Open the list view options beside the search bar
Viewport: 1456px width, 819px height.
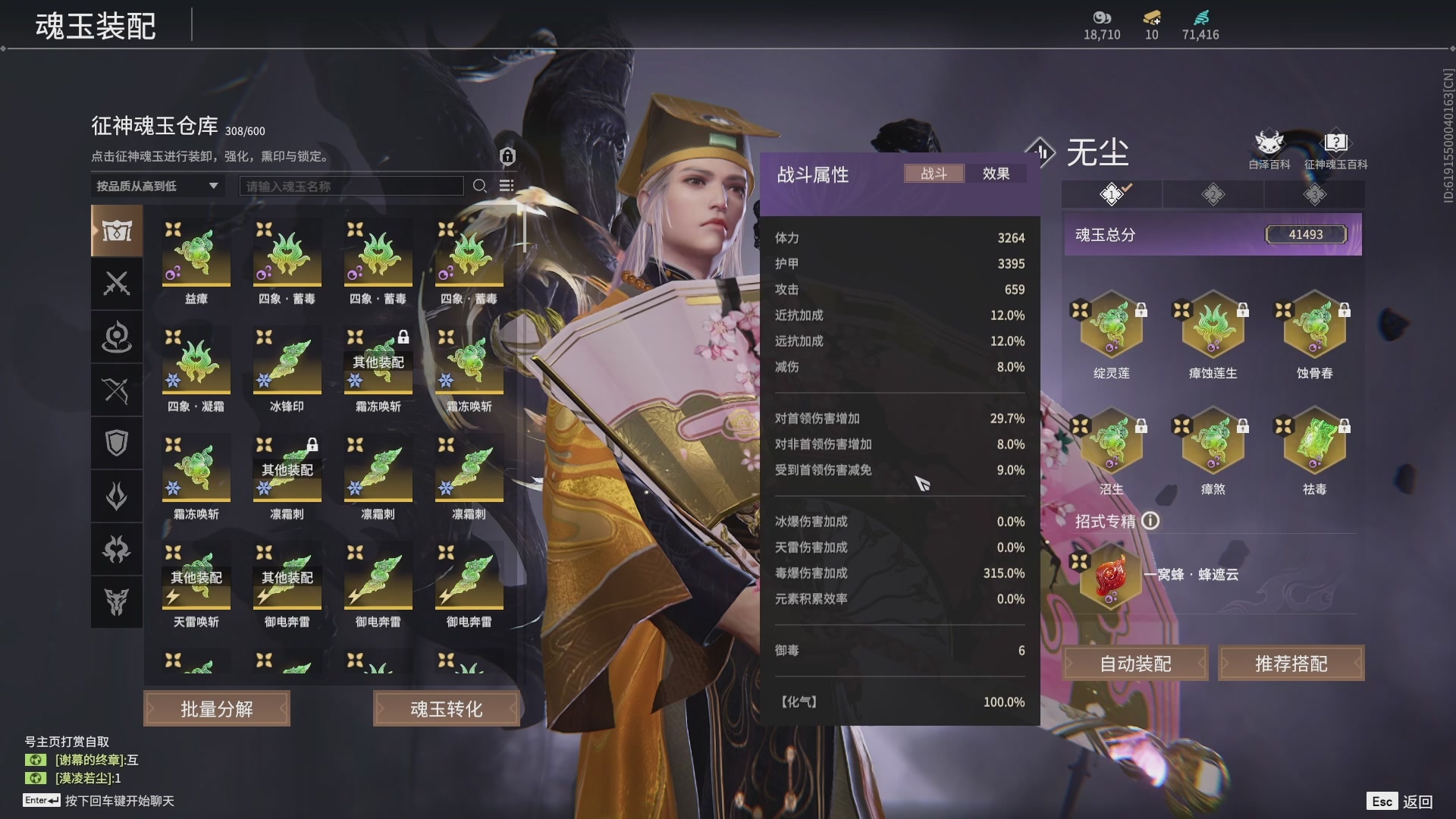pos(507,186)
